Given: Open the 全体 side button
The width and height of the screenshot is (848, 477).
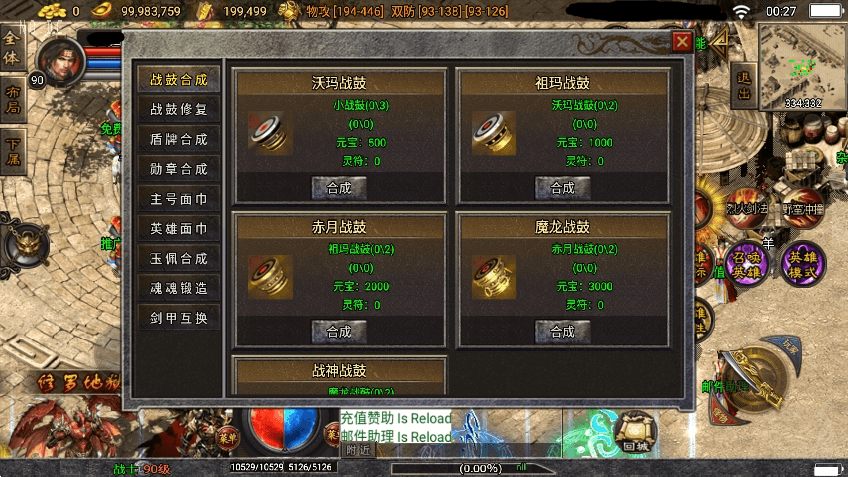Looking at the screenshot, I should click(12, 49).
